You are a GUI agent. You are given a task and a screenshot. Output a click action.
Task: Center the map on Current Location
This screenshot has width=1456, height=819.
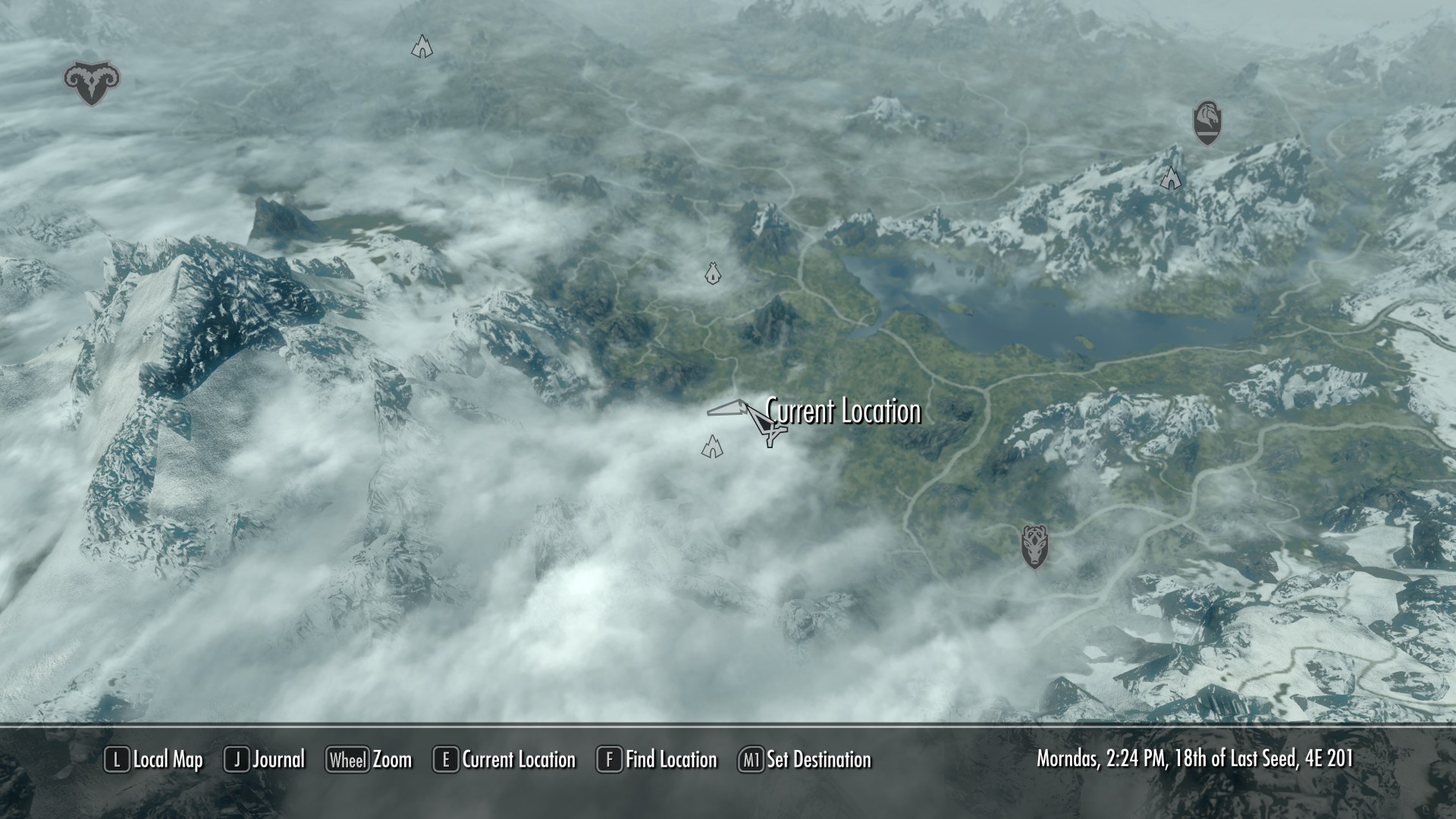point(504,760)
